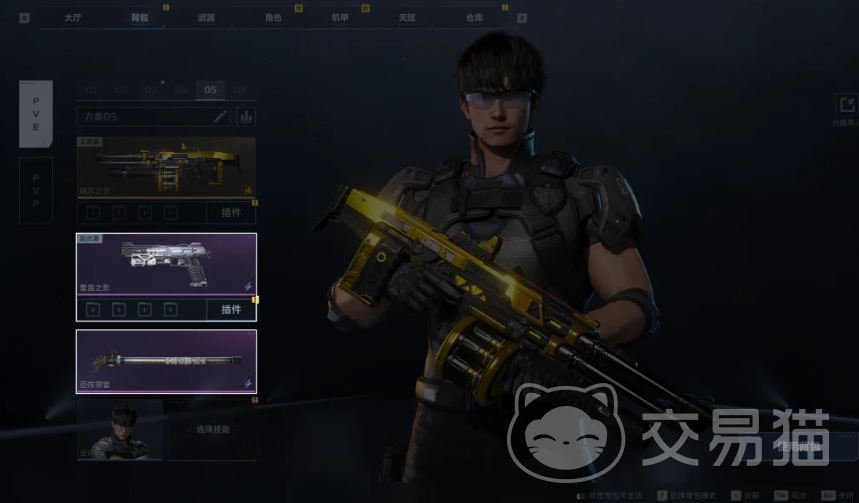Open 插件 plugins for the pistol
859x503 pixels.
(x=231, y=310)
